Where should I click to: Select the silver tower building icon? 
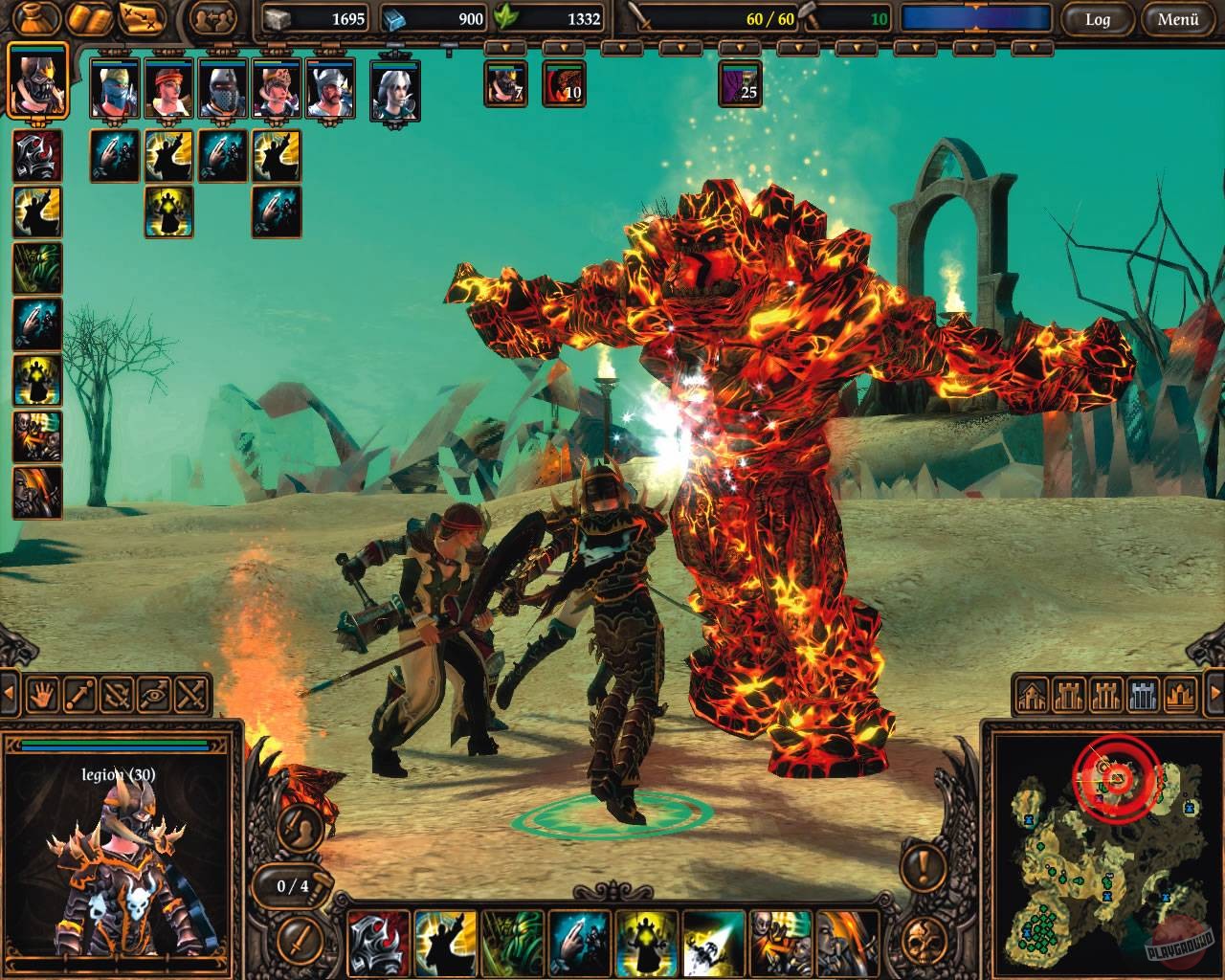(1141, 695)
